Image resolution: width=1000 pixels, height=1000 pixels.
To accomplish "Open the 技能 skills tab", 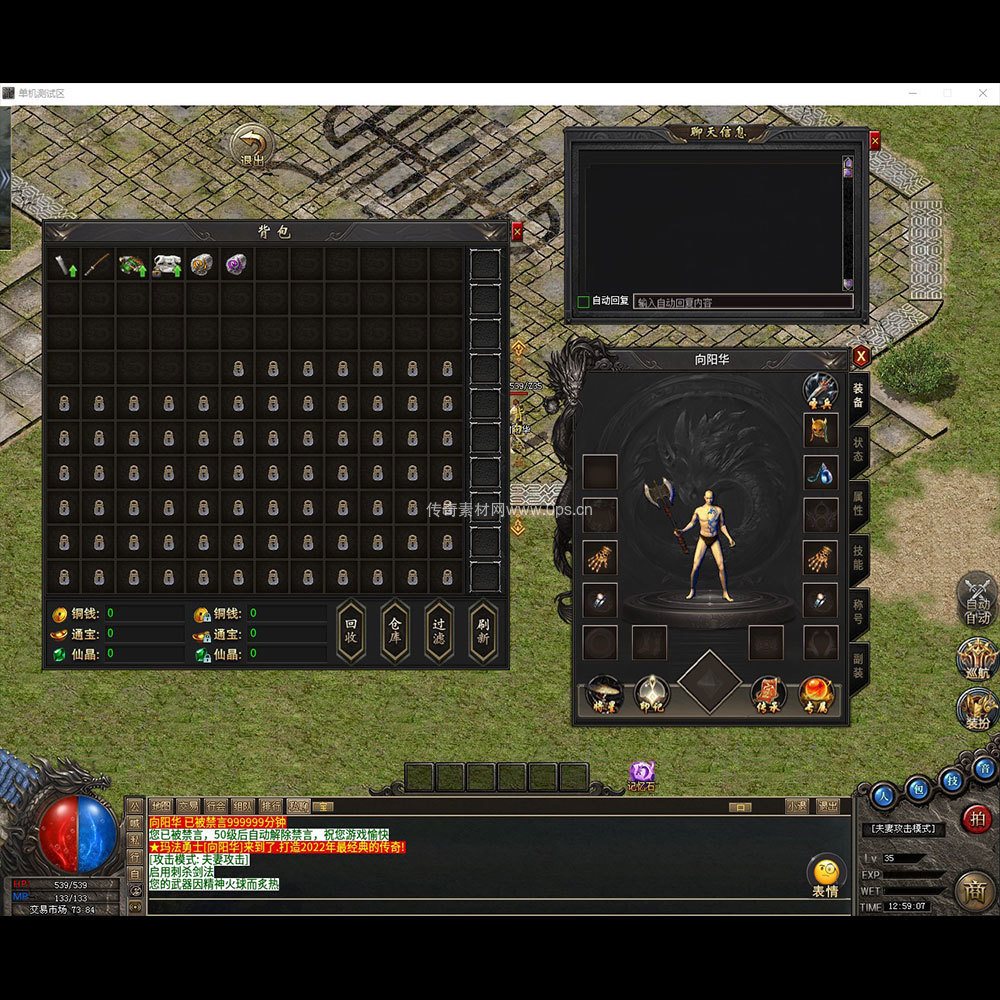I will click(858, 558).
